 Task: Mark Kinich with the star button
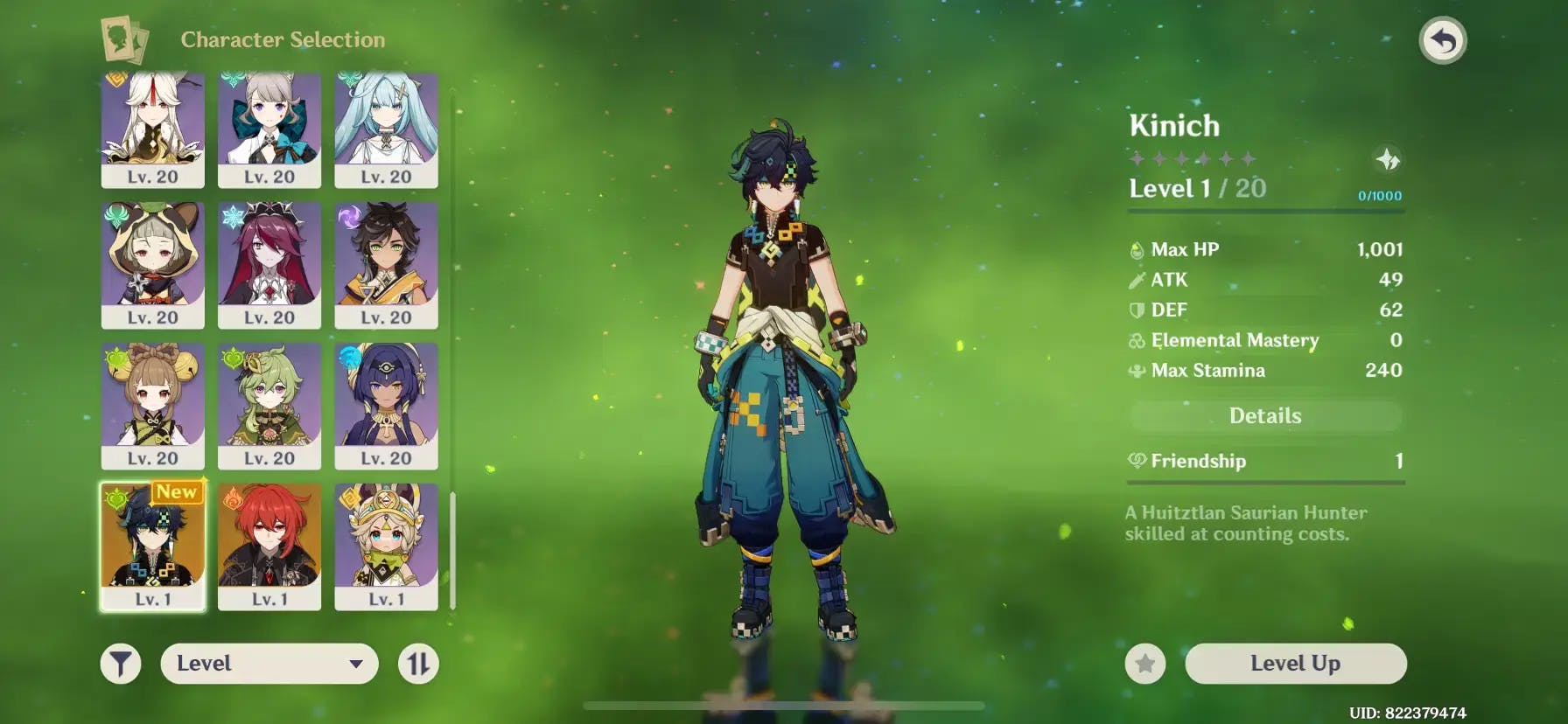(1144, 665)
